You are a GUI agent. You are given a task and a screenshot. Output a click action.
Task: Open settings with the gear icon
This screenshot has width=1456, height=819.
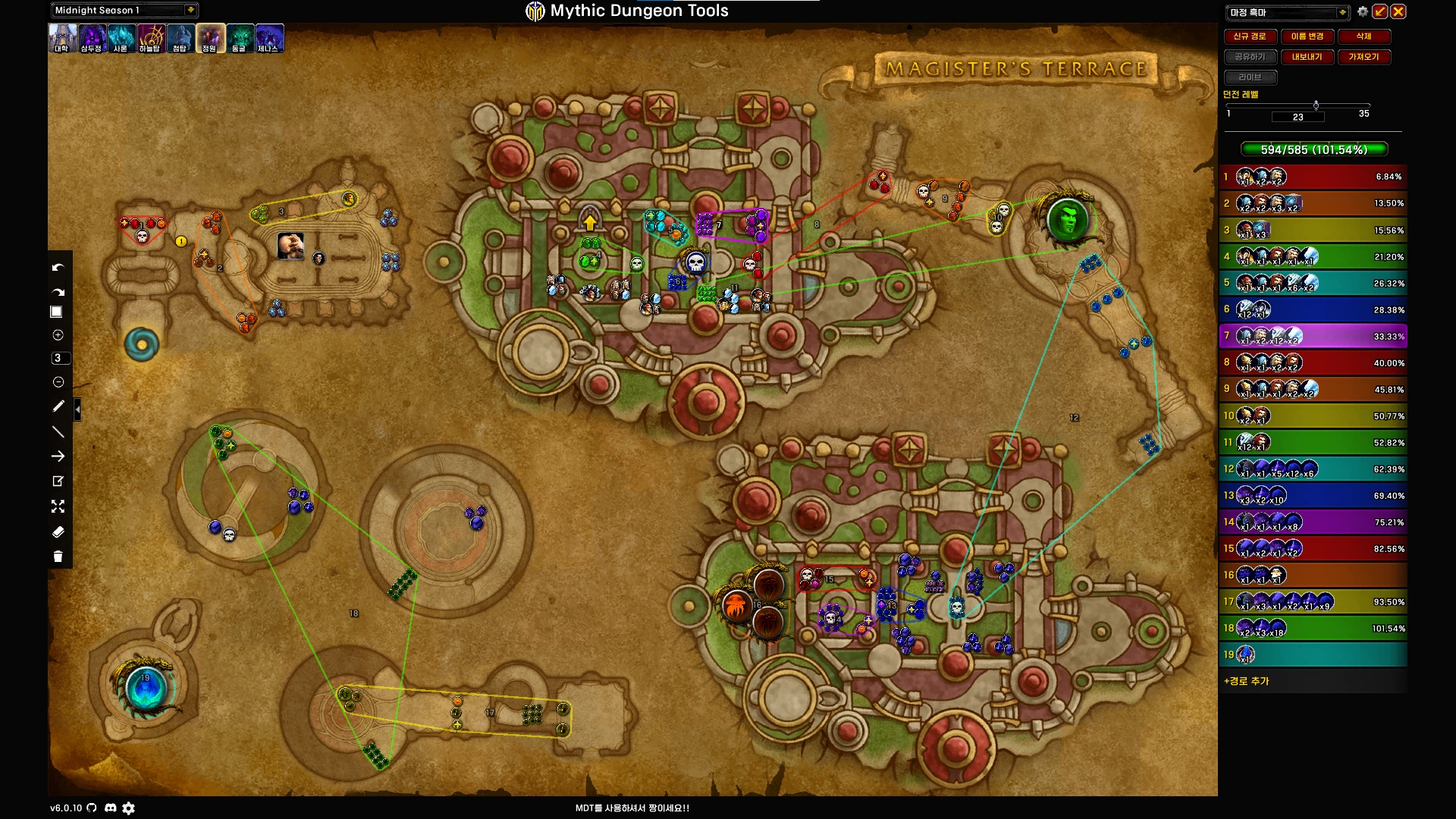pos(1363,11)
